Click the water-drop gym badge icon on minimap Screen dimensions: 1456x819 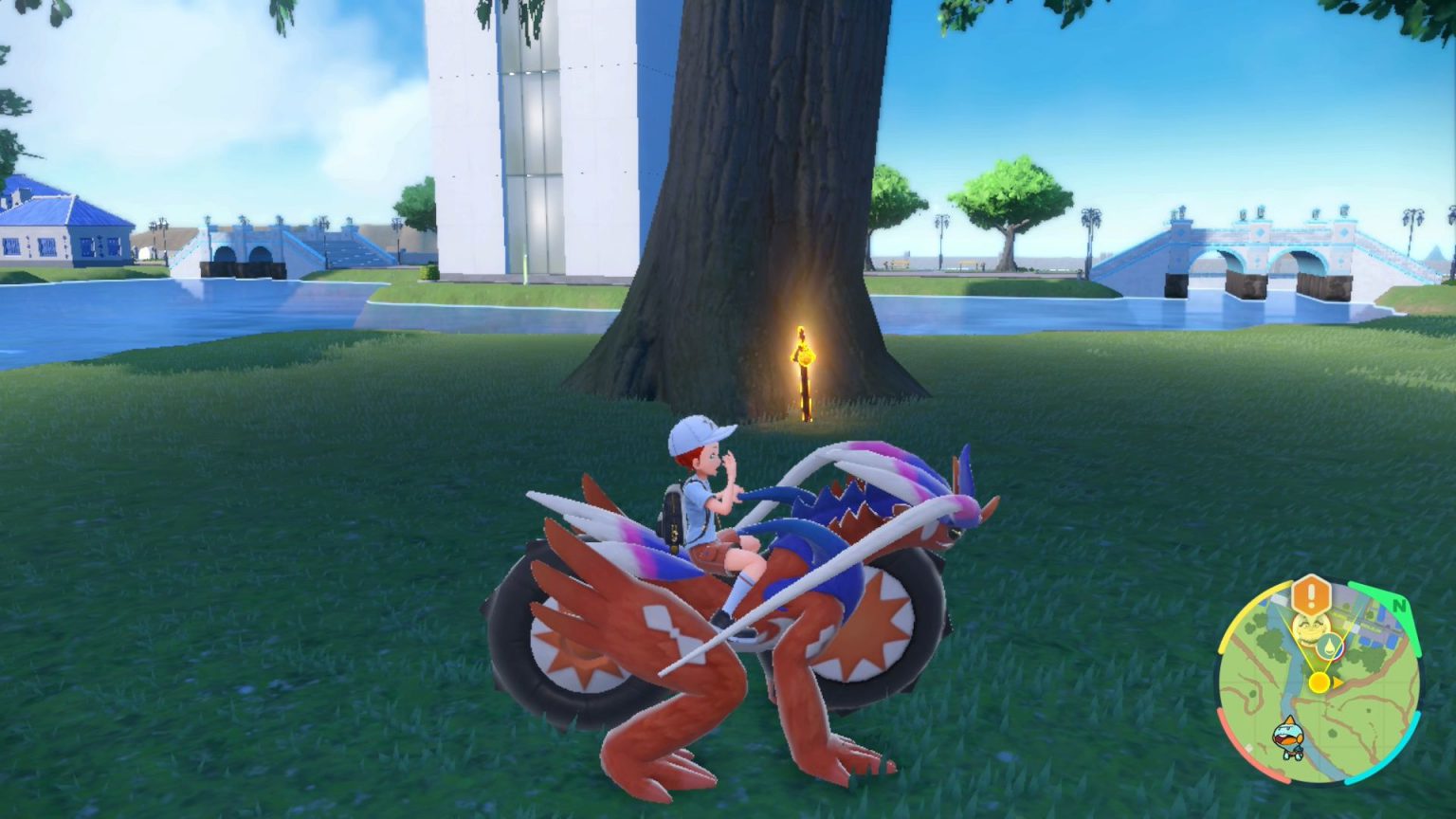1330,645
